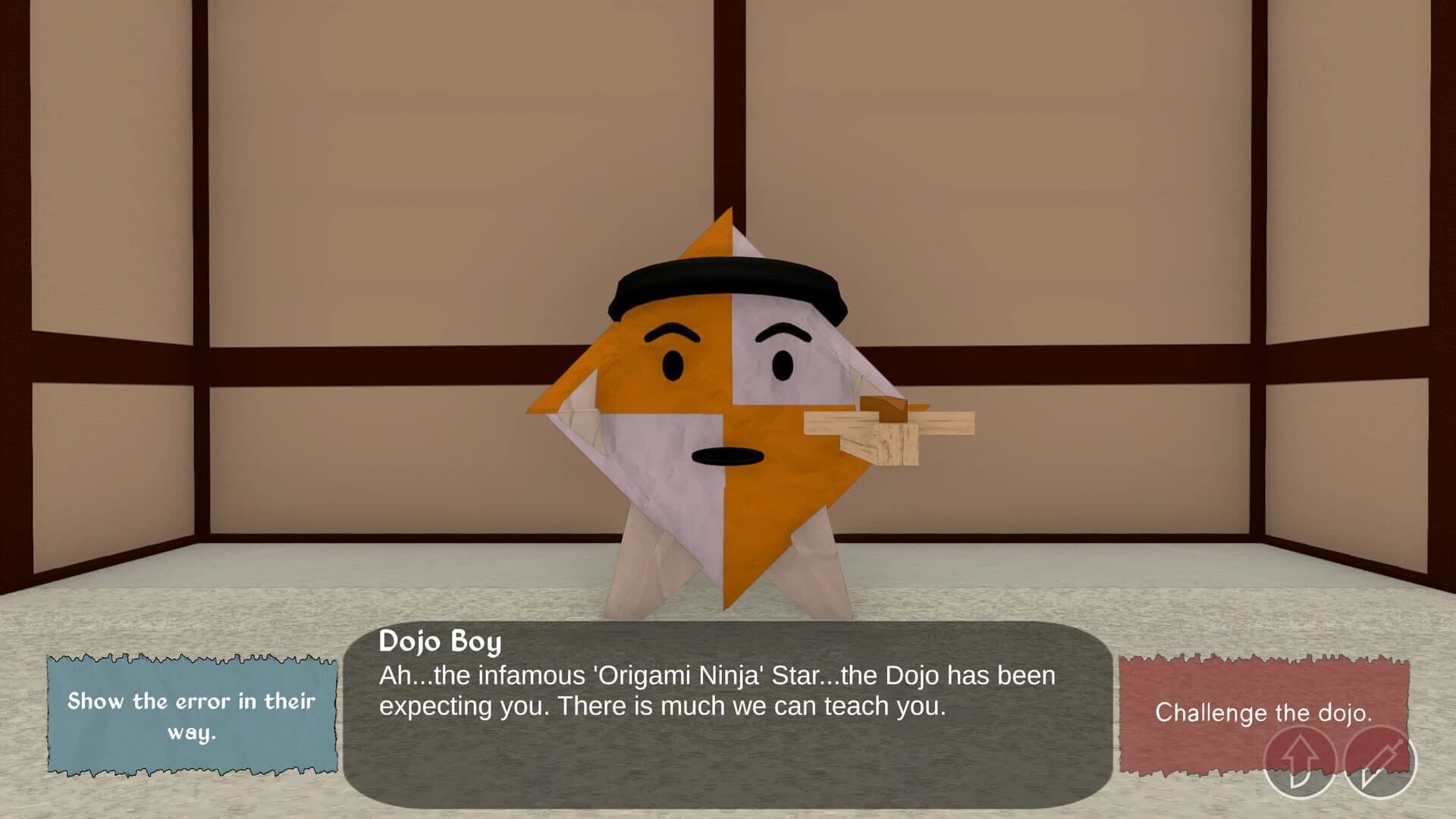The height and width of the screenshot is (819, 1456).
Task: Click the wooden sword Dojo Boy holds
Action: point(910,430)
